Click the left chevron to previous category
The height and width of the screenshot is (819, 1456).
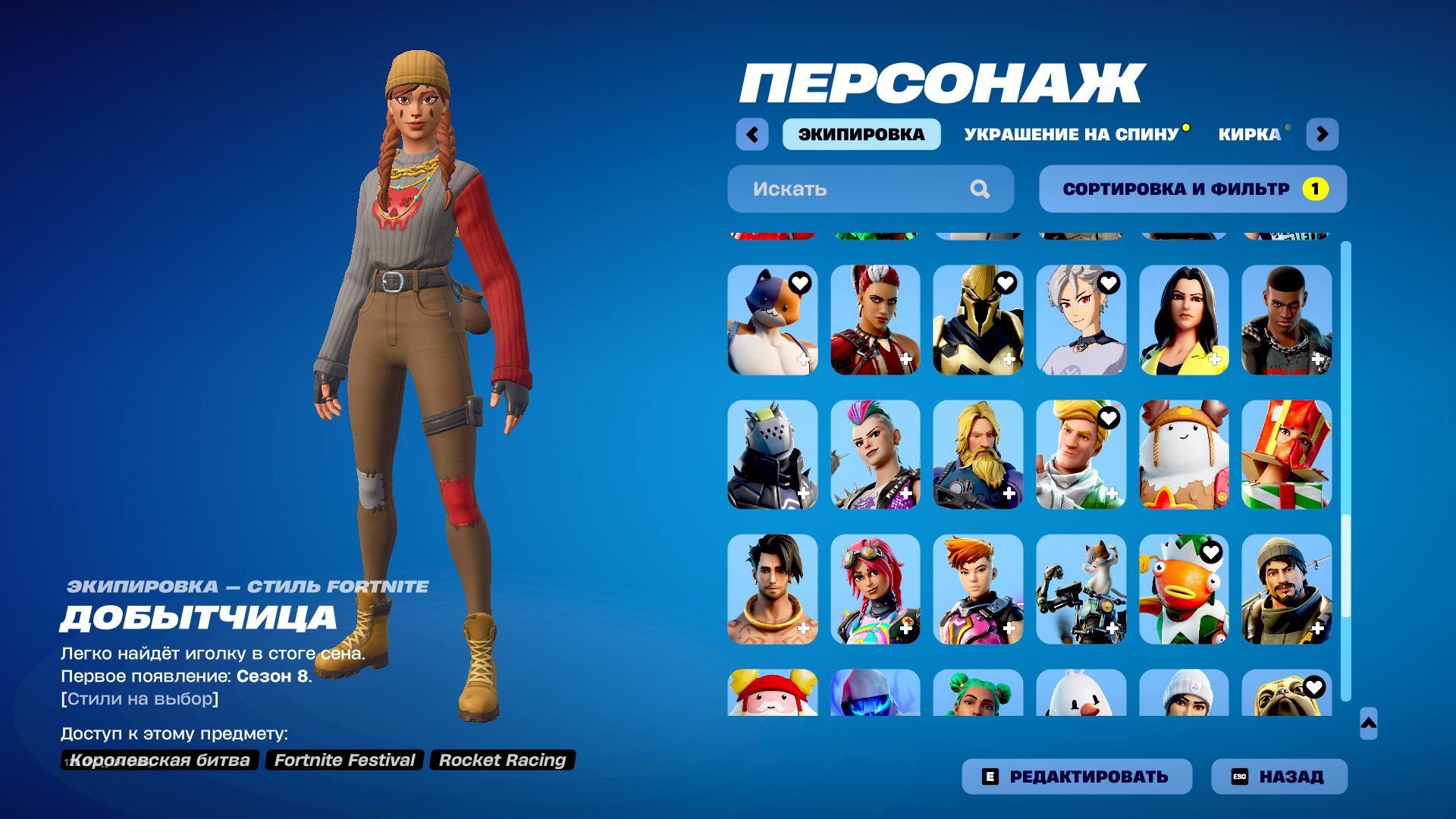coord(752,133)
